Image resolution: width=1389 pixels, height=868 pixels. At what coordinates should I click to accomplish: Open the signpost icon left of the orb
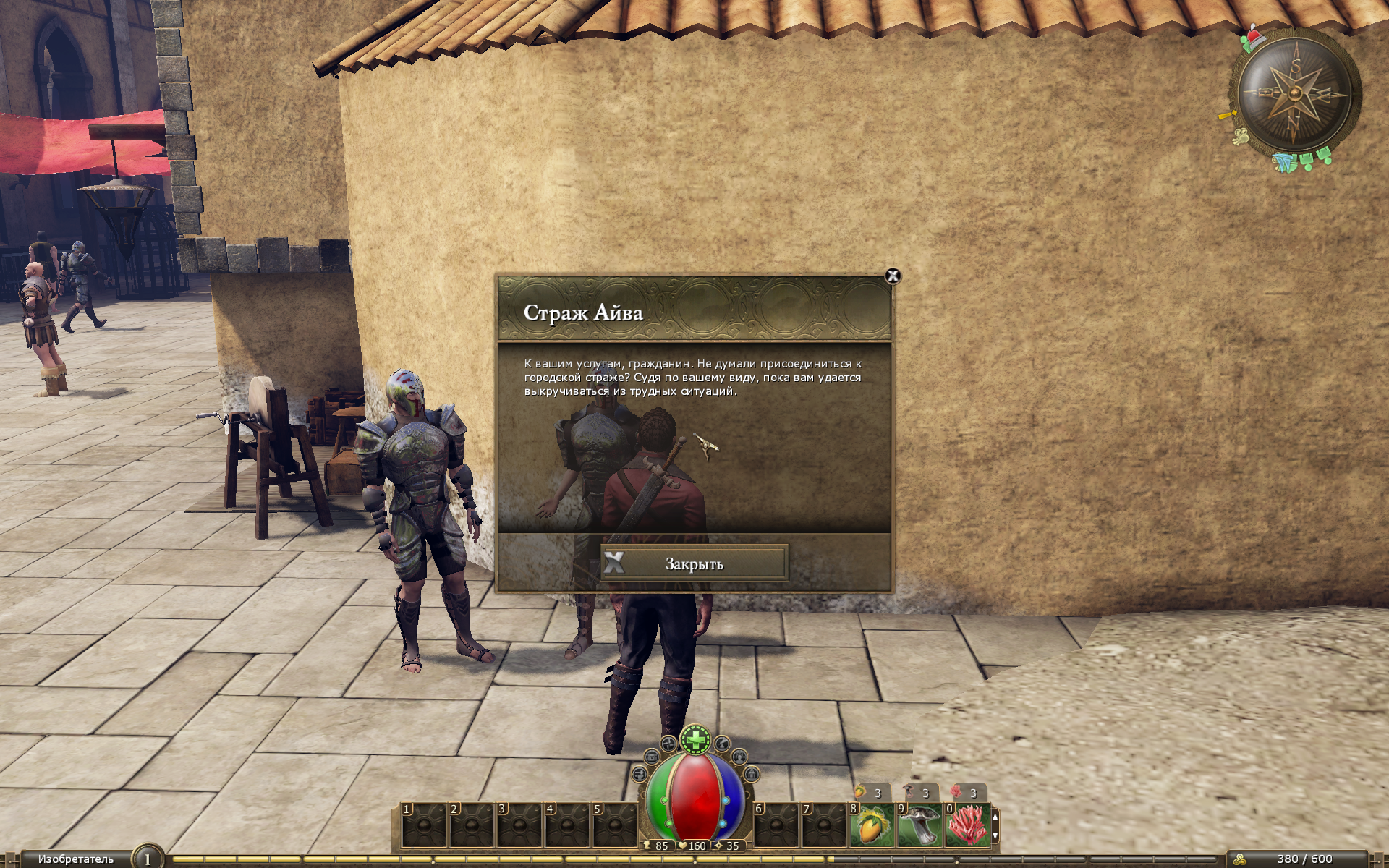click(640, 775)
